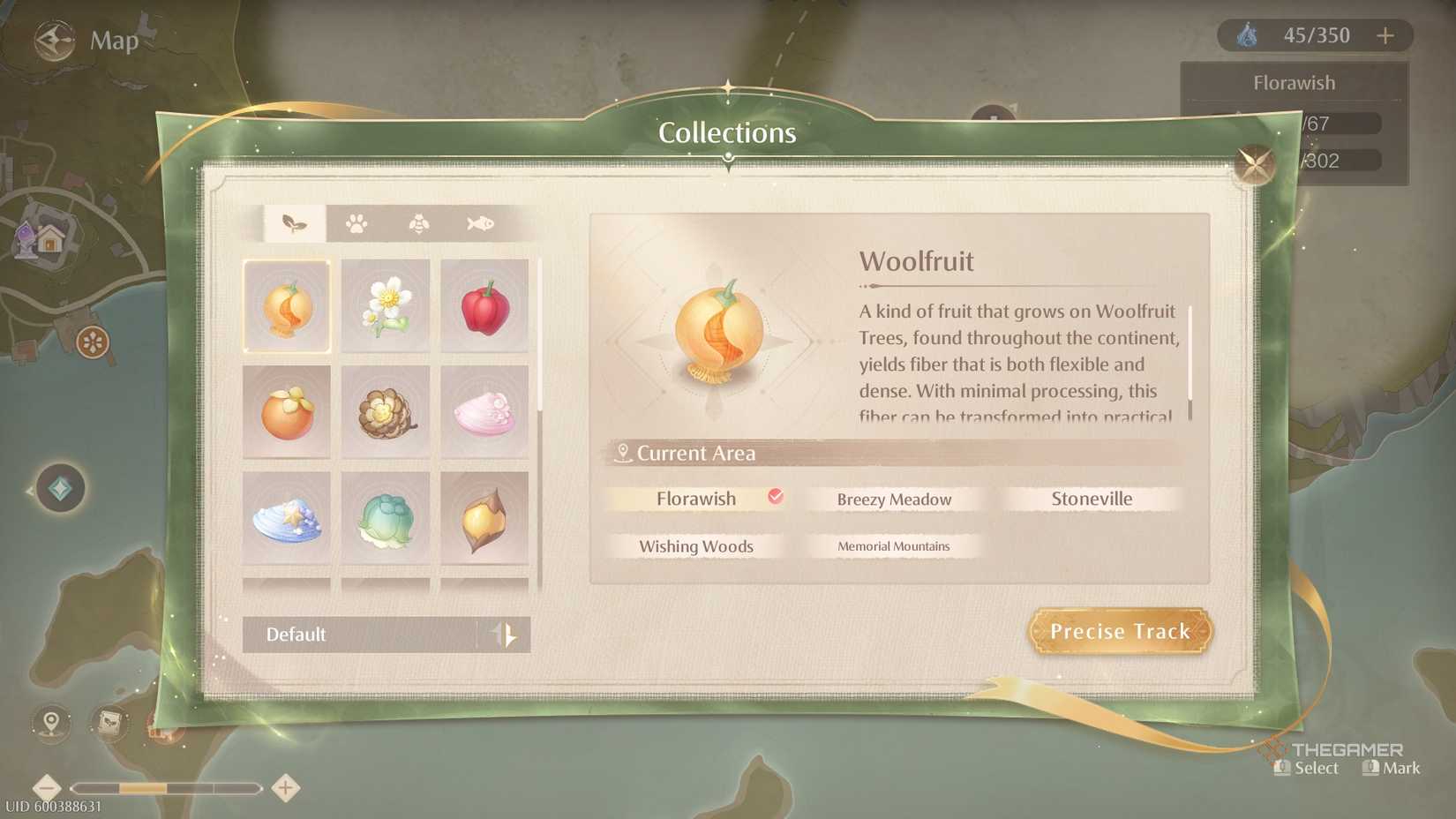This screenshot has height=819, width=1456.
Task: Select Wishing Woods area
Action: (696, 546)
